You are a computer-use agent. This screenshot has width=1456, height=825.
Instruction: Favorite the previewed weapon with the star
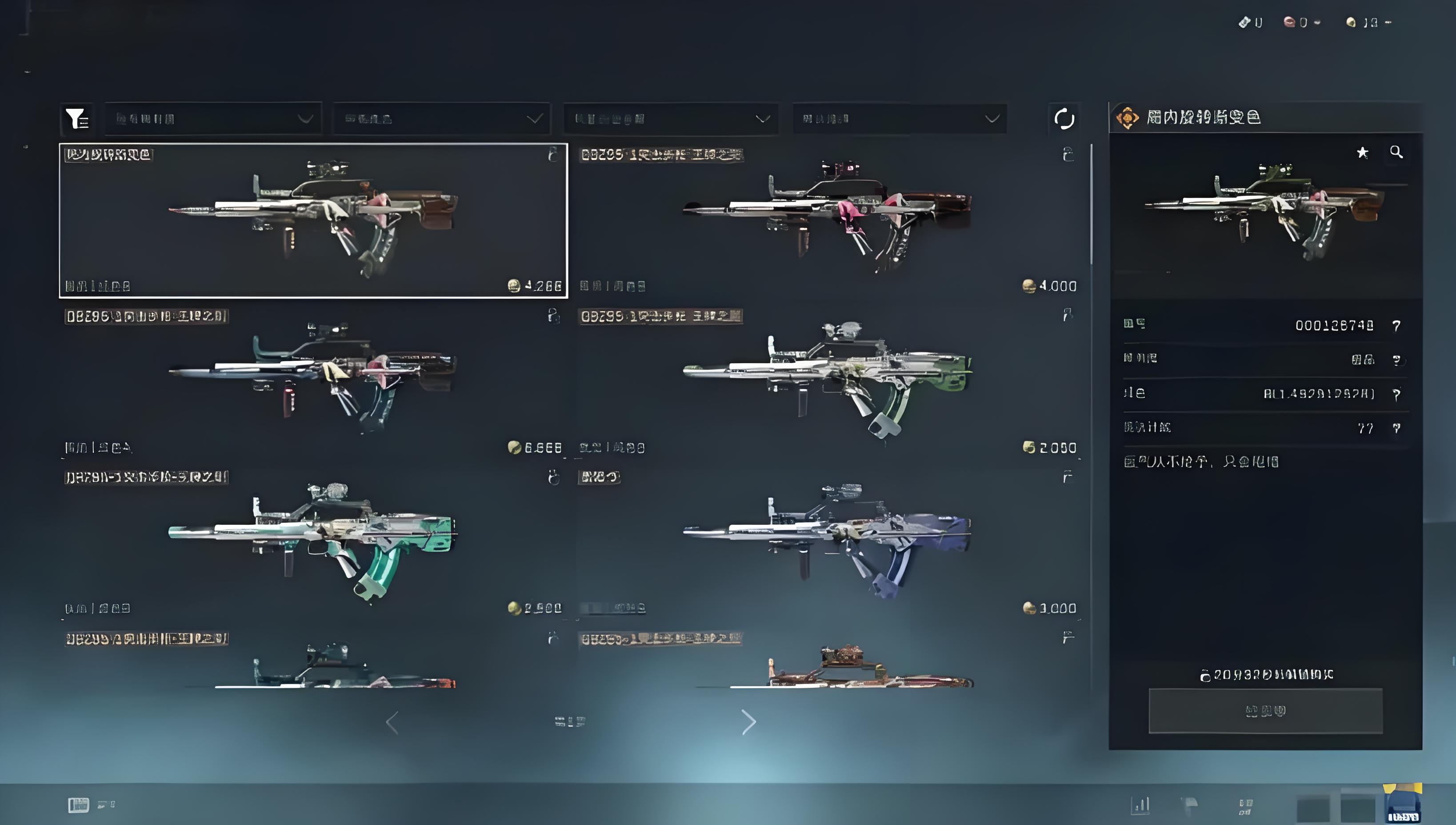pos(1363,152)
